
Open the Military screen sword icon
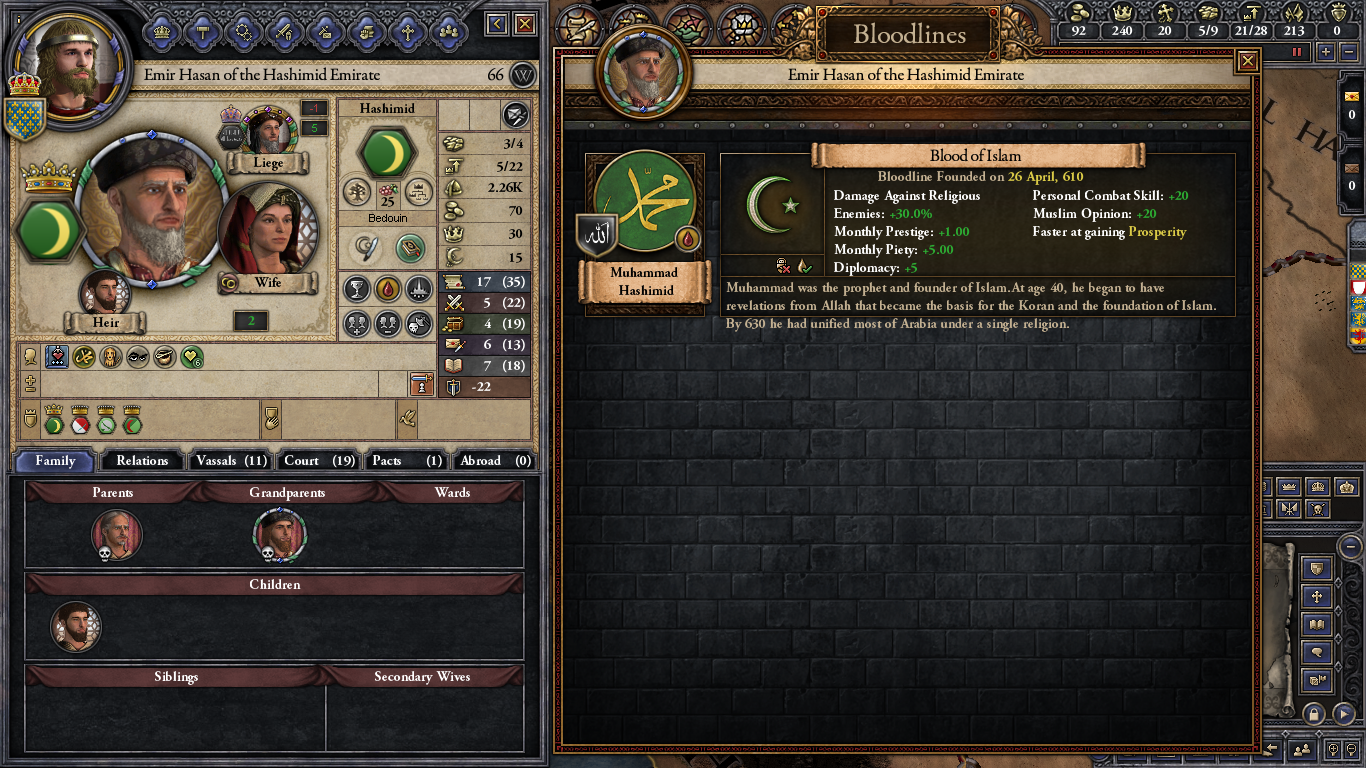286,30
